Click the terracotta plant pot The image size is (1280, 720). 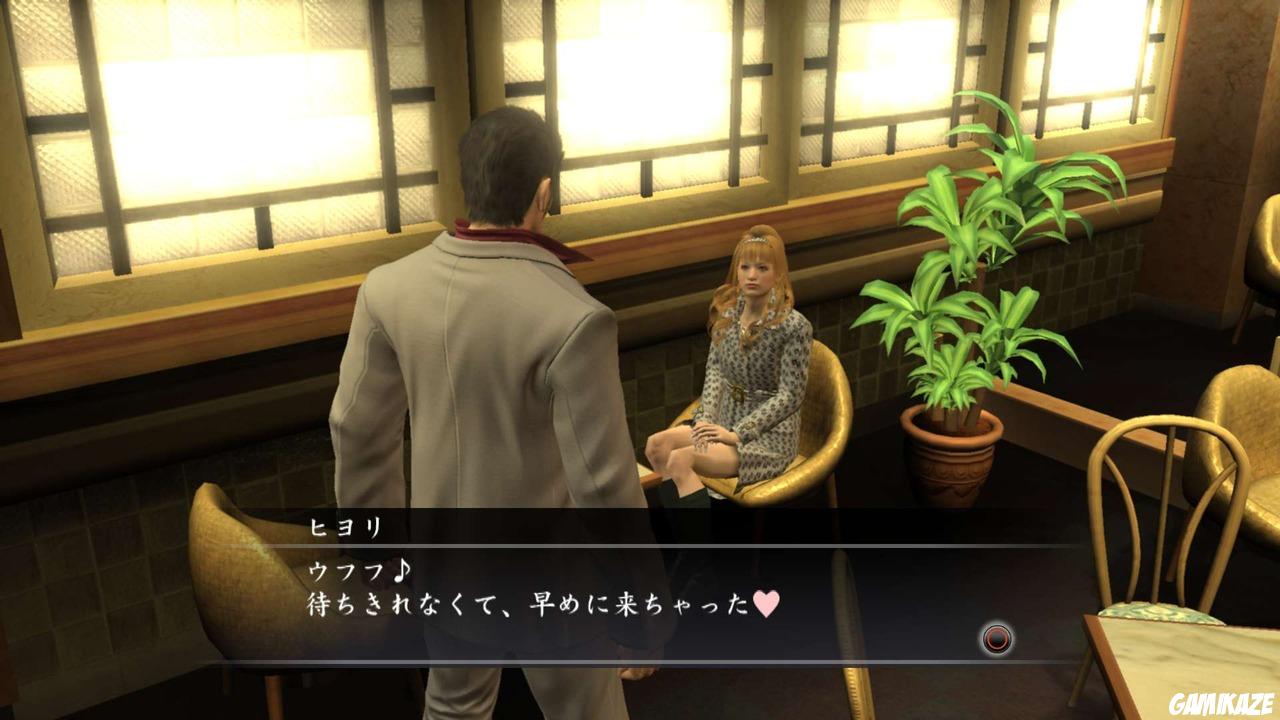(950, 460)
